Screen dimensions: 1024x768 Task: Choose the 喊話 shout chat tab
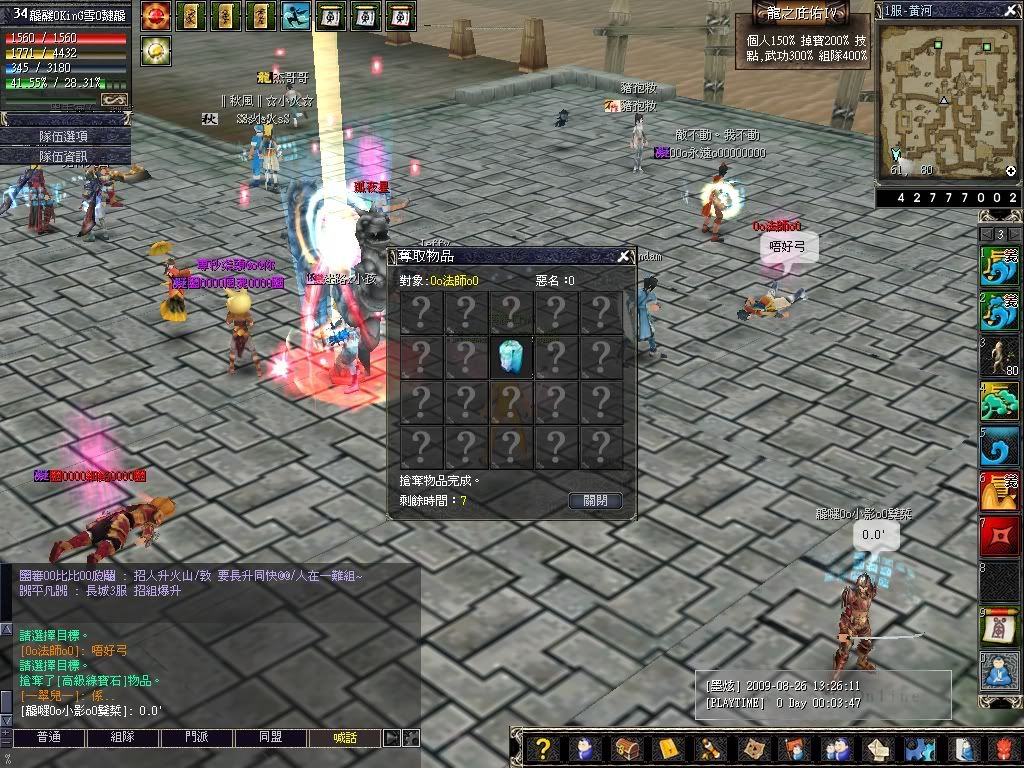(345, 738)
